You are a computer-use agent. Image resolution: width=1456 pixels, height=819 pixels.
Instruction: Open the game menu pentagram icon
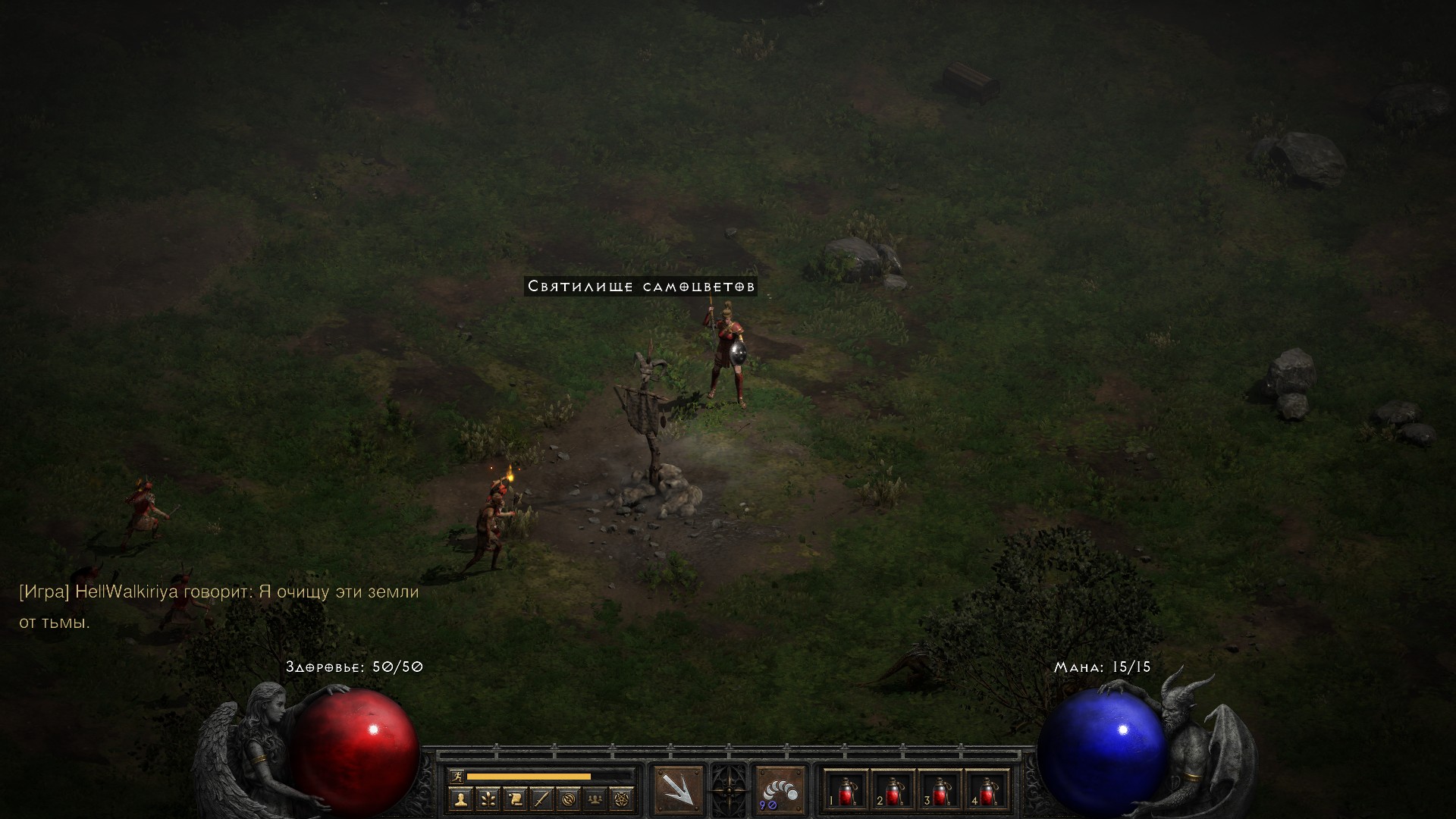pos(624,799)
